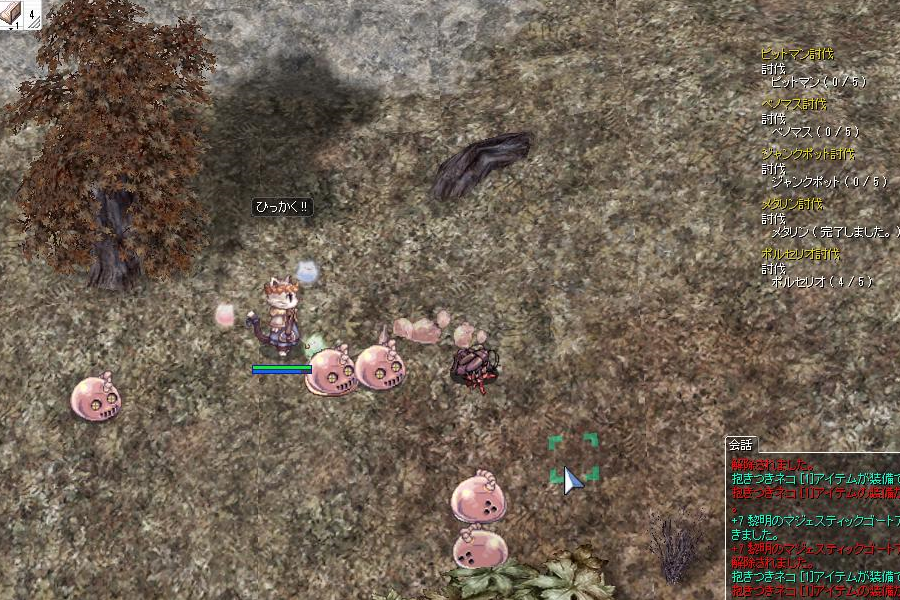Choose the ジャンクポット討伐 quest entry
Viewport: 900px width, 600px height.
click(x=808, y=154)
